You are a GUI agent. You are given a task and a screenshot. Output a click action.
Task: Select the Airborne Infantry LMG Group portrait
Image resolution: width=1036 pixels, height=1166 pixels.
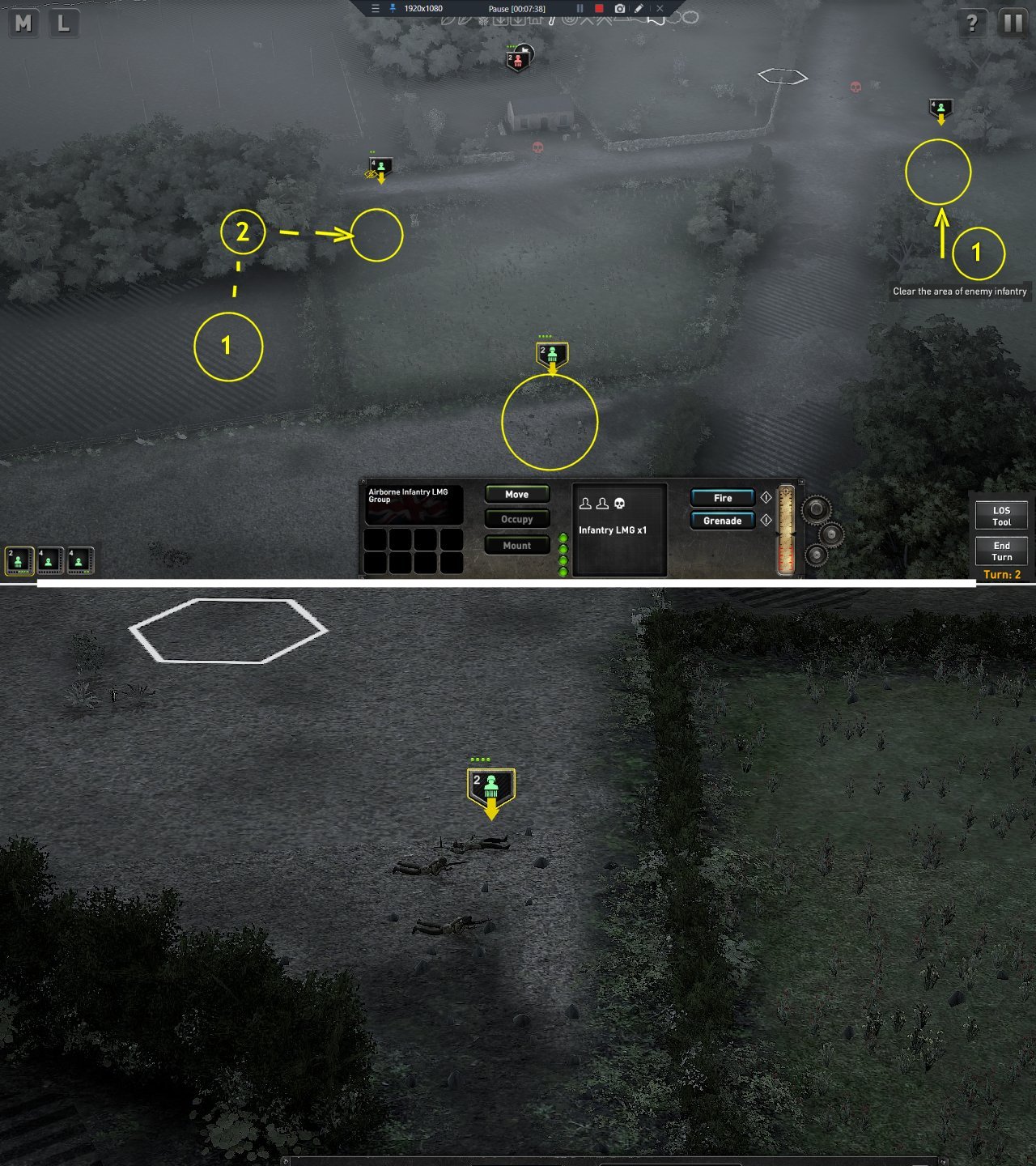(415, 504)
